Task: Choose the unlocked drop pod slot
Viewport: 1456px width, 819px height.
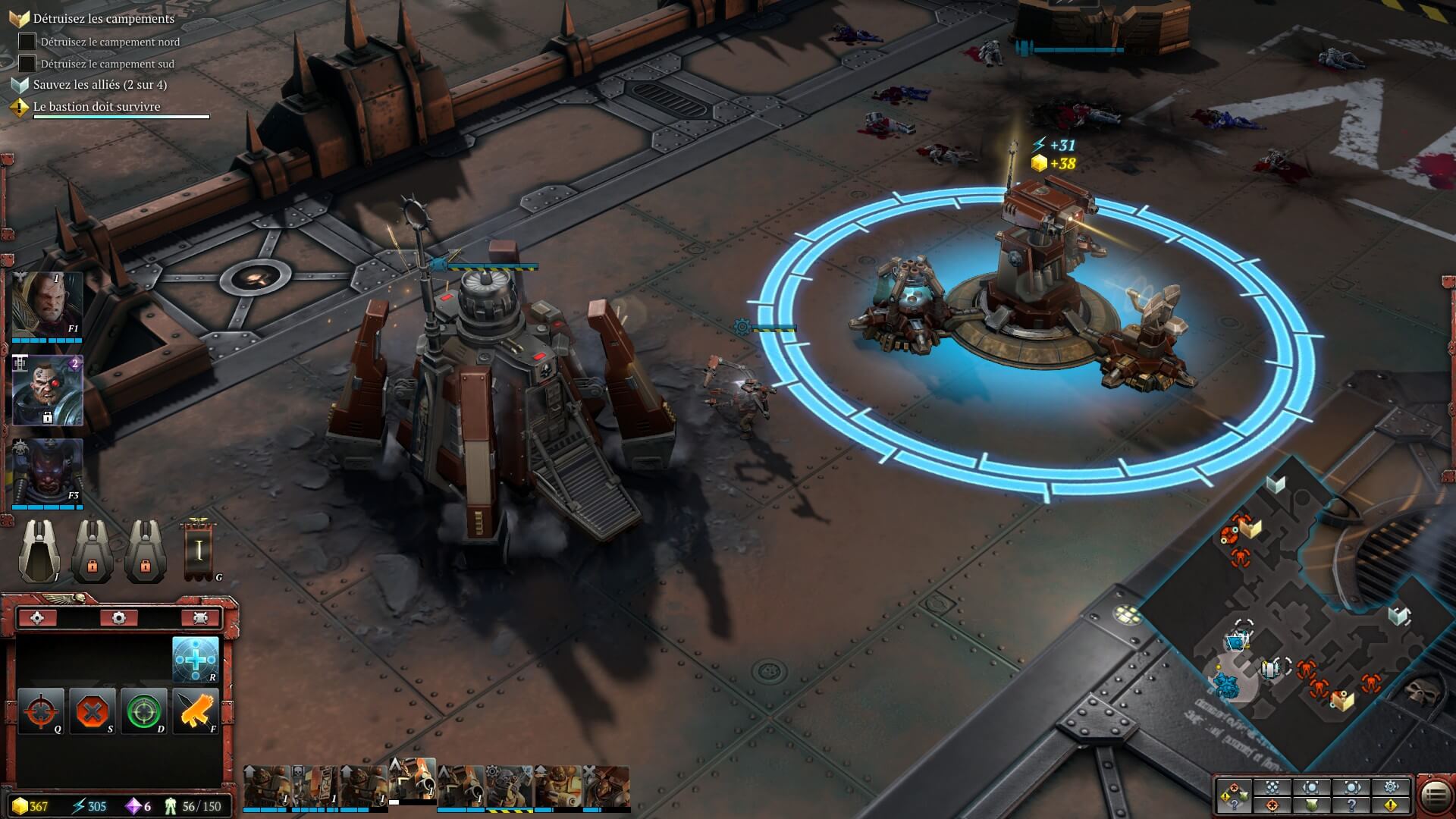Action: 39,551
